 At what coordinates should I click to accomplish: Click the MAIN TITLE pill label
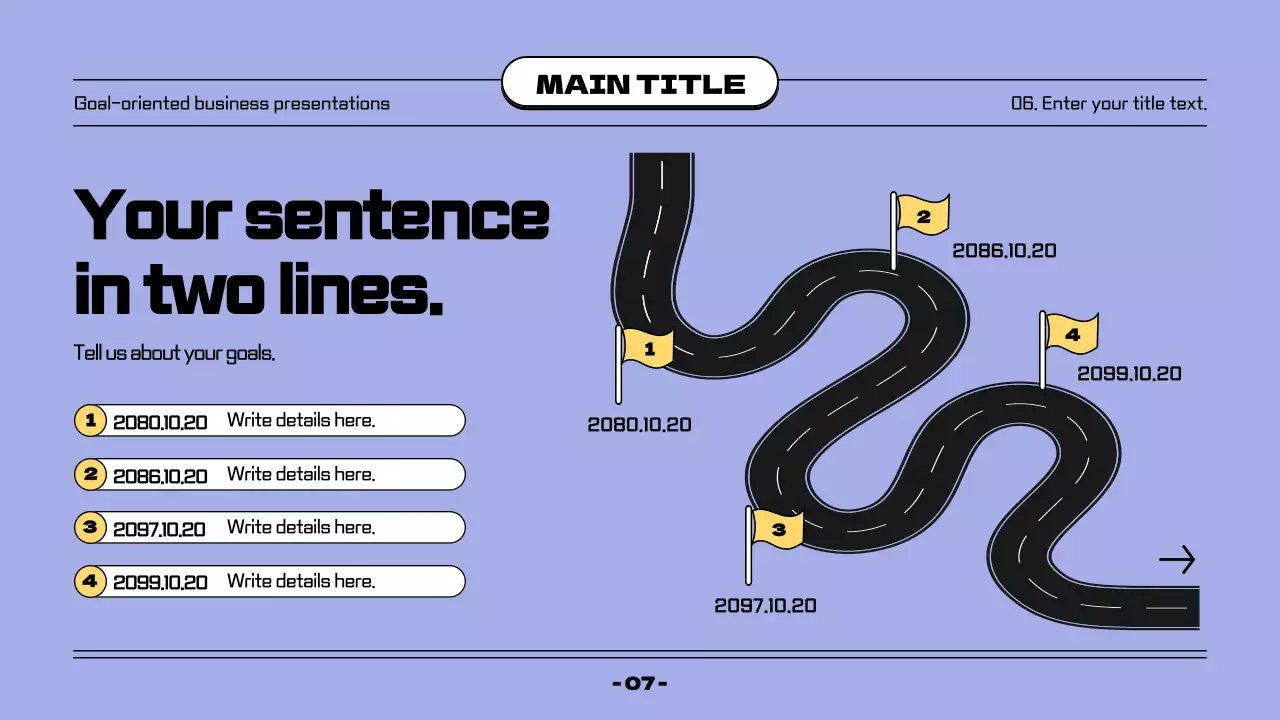[x=640, y=84]
